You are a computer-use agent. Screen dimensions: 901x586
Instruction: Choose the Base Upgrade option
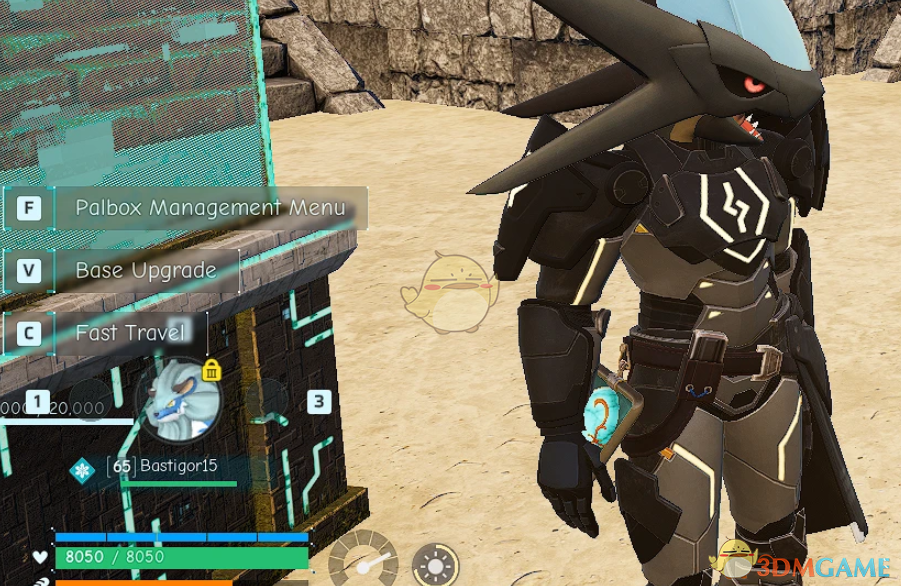click(x=146, y=270)
